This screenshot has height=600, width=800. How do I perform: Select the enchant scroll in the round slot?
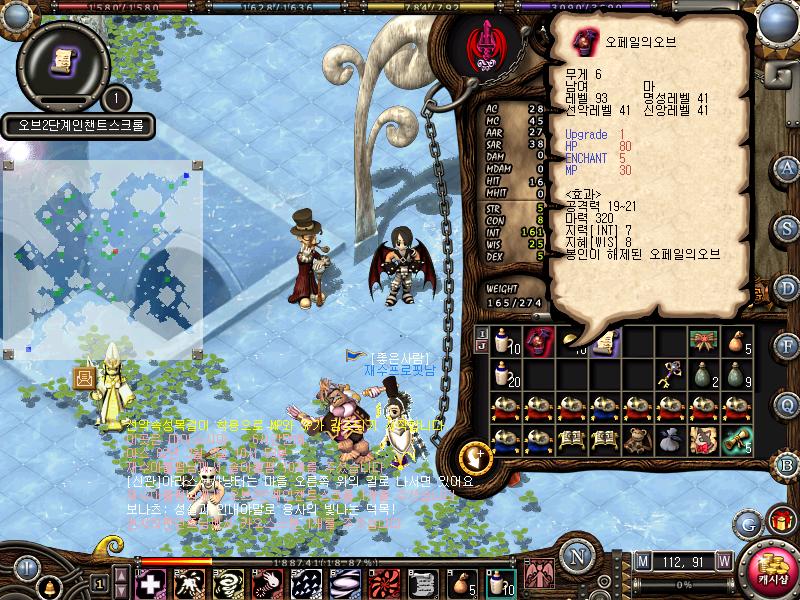point(62,61)
